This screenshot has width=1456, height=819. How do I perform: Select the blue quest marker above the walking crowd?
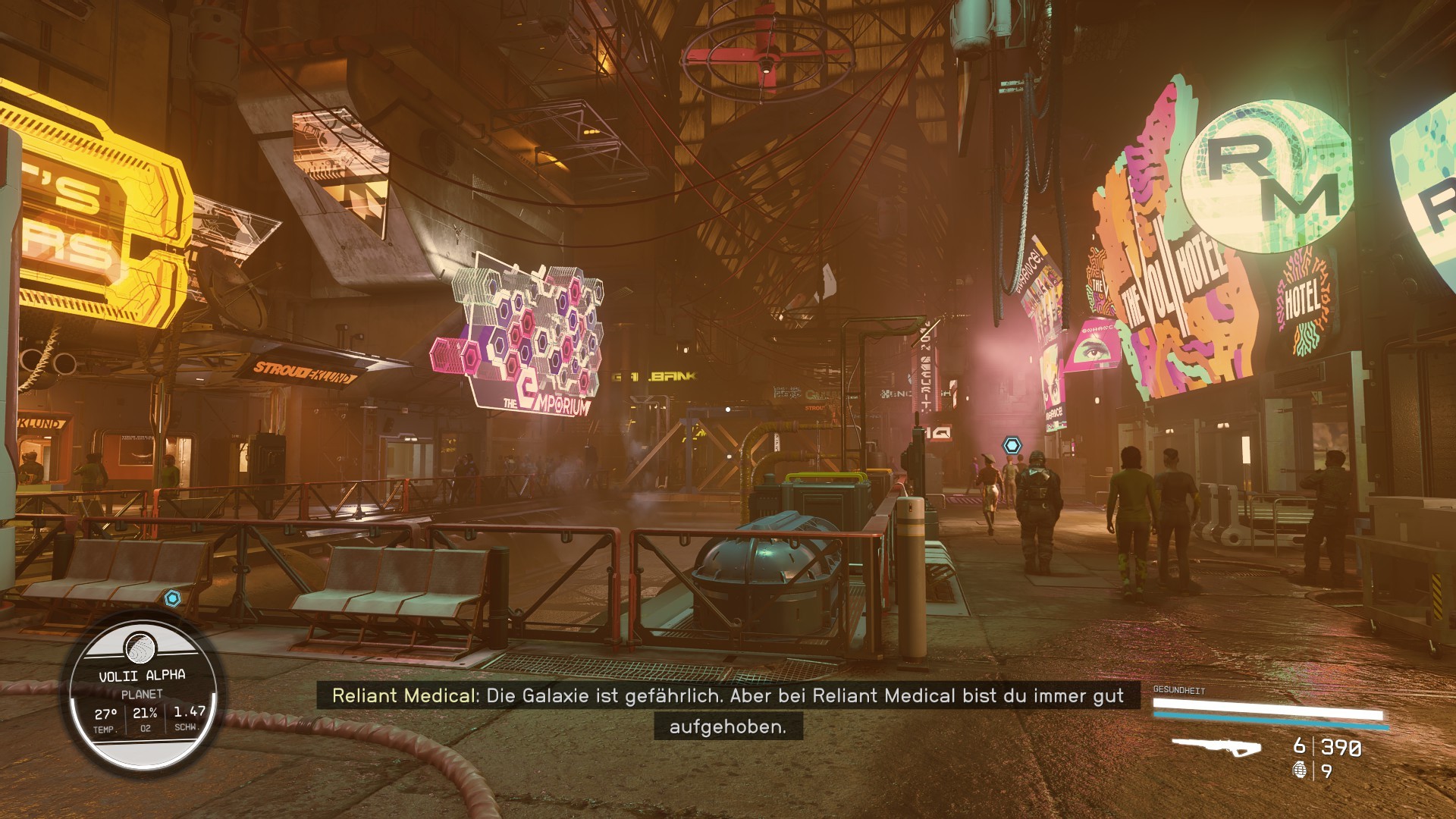point(1012,445)
